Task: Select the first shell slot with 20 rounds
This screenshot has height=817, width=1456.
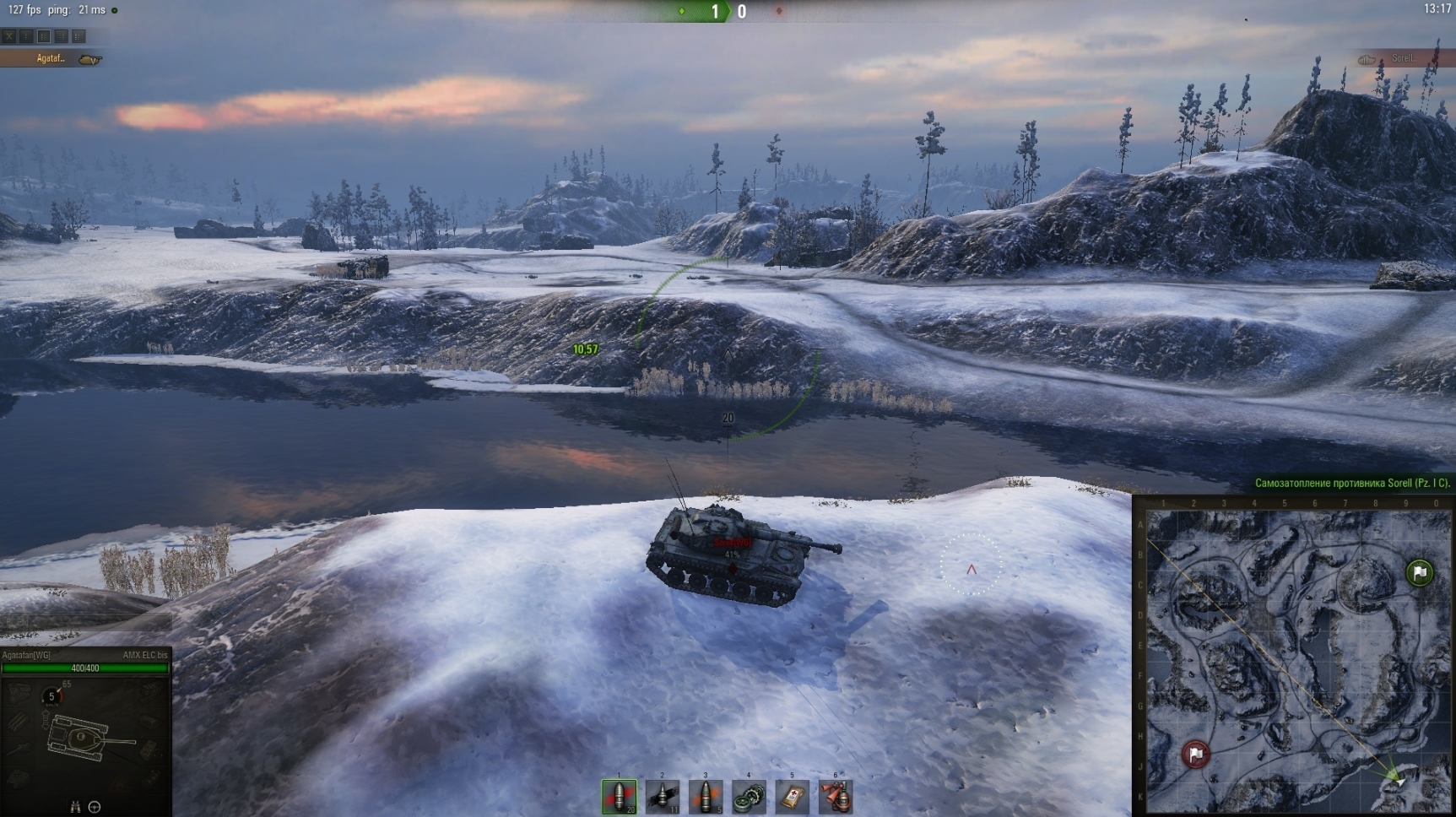Action: pos(619,796)
